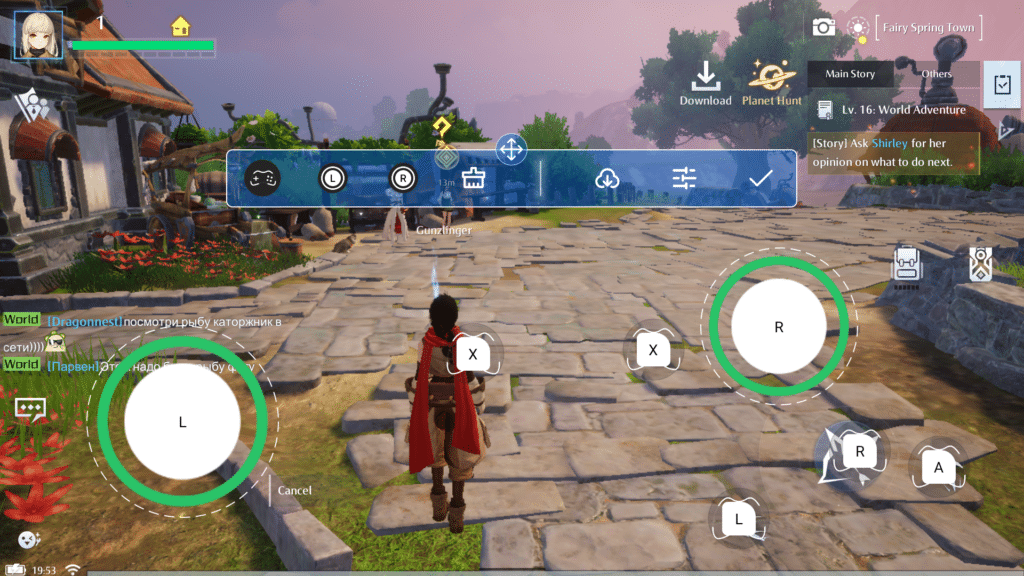This screenshot has width=1024, height=576.
Task: Open the Planet Hunt event
Action: [x=772, y=82]
